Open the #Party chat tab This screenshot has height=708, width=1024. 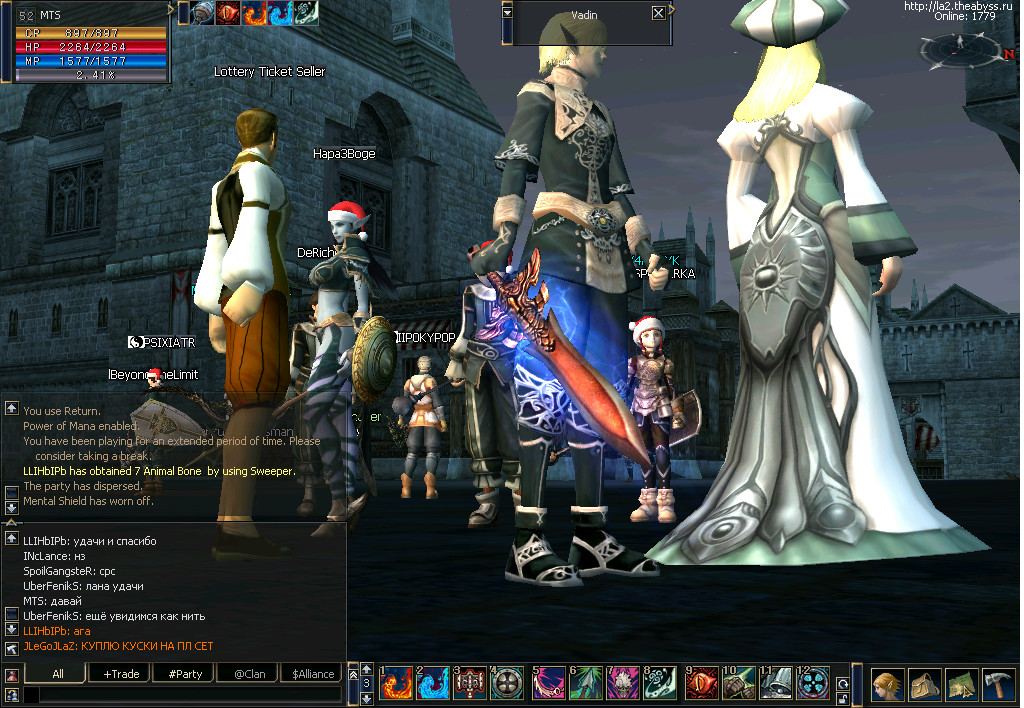click(185, 674)
